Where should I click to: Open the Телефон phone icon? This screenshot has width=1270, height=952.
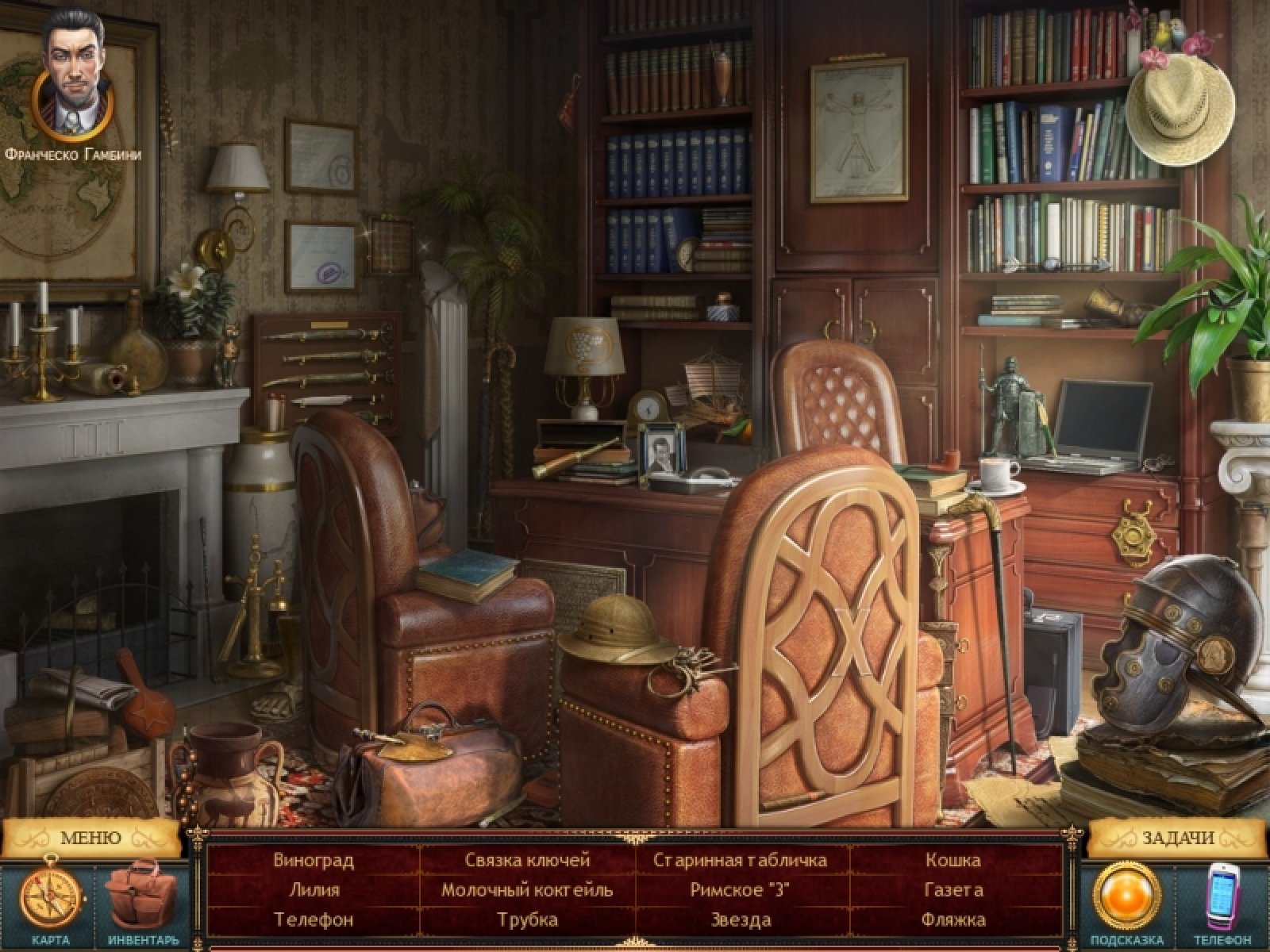(1222, 900)
